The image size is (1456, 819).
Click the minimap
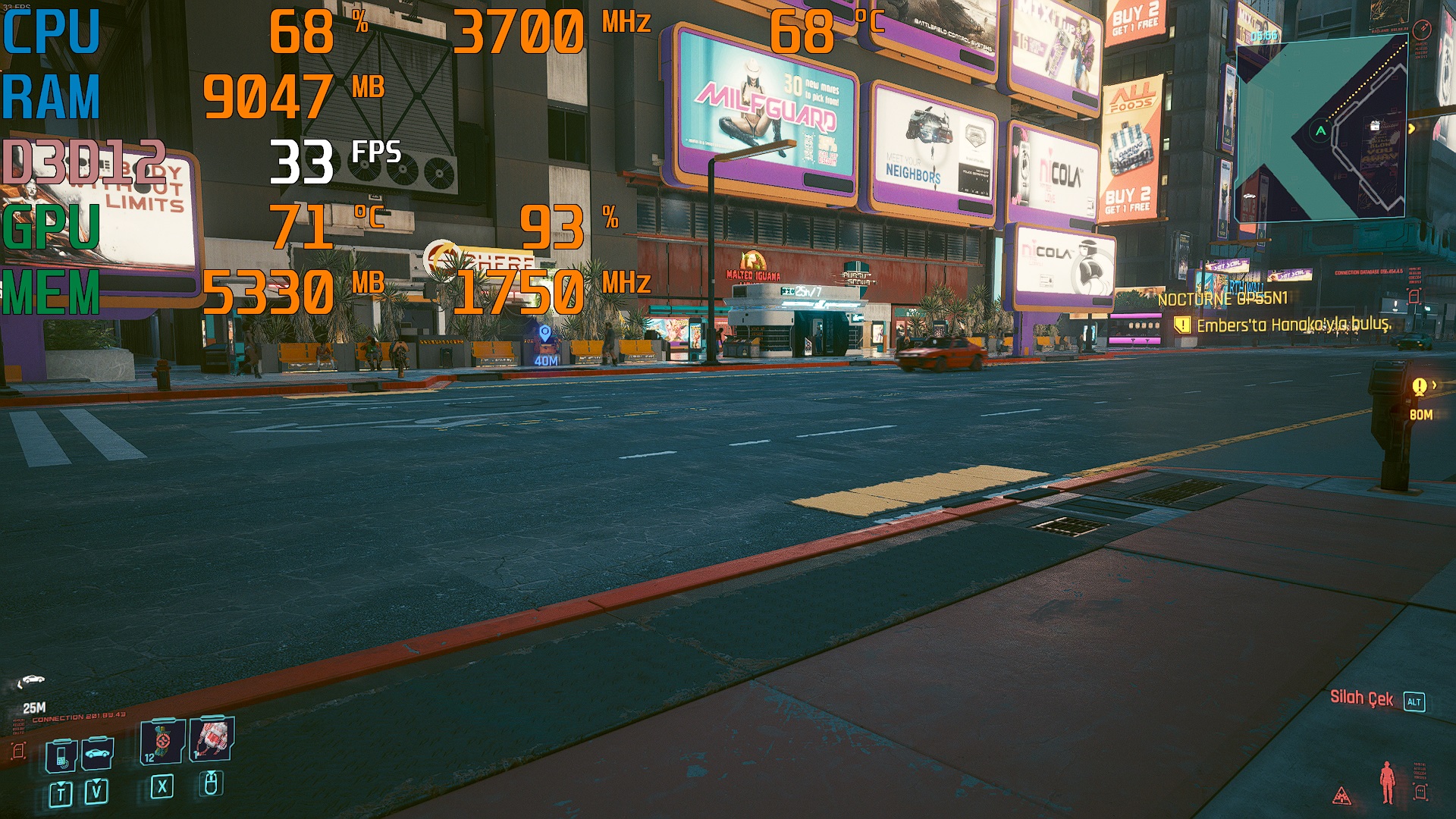(x=1321, y=129)
